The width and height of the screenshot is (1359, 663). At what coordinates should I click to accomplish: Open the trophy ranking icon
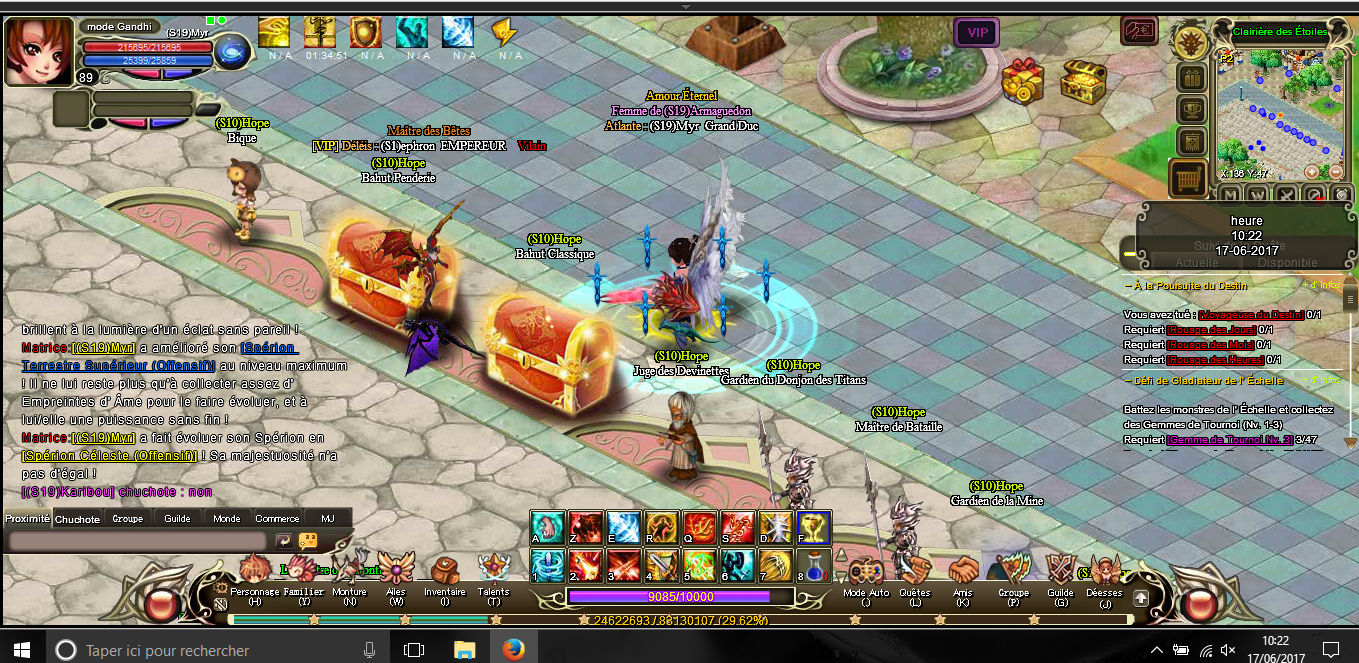coord(1190,109)
